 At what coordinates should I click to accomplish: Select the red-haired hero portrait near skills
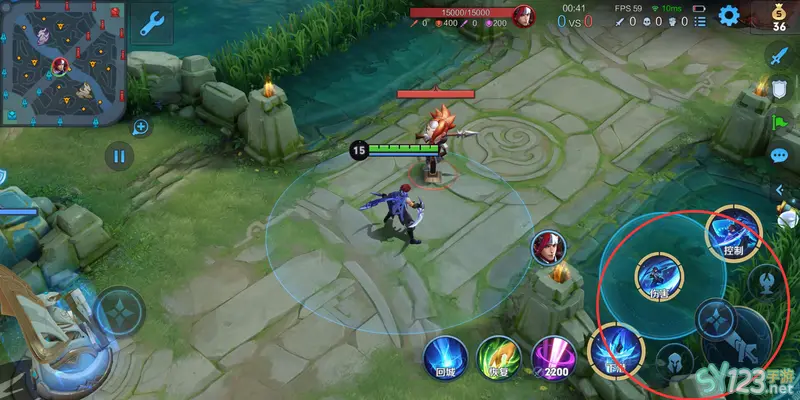[546, 247]
